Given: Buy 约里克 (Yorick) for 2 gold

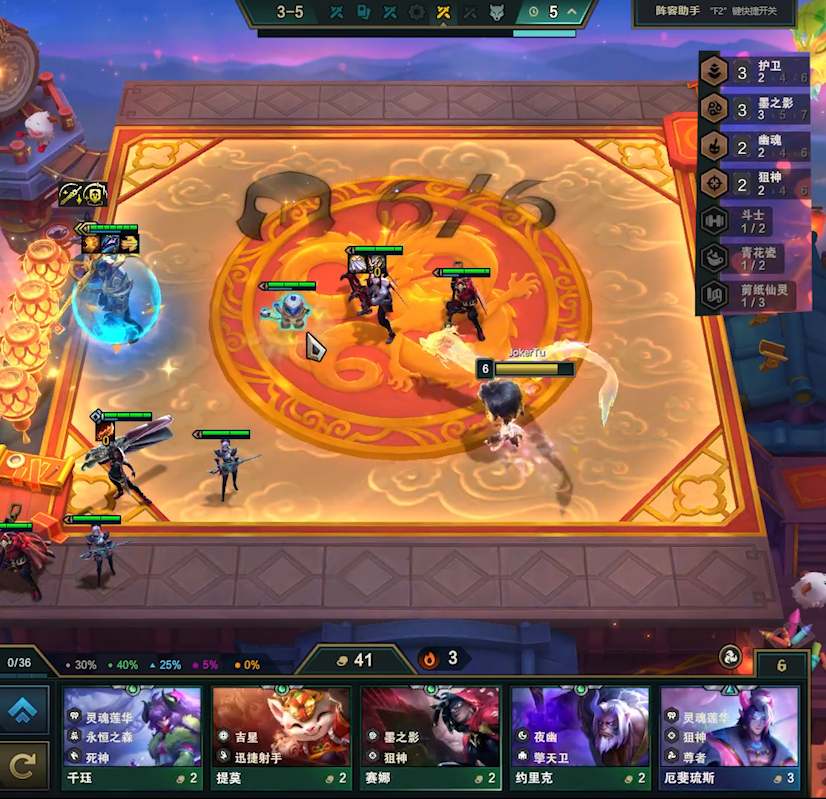Looking at the screenshot, I should point(580,738).
